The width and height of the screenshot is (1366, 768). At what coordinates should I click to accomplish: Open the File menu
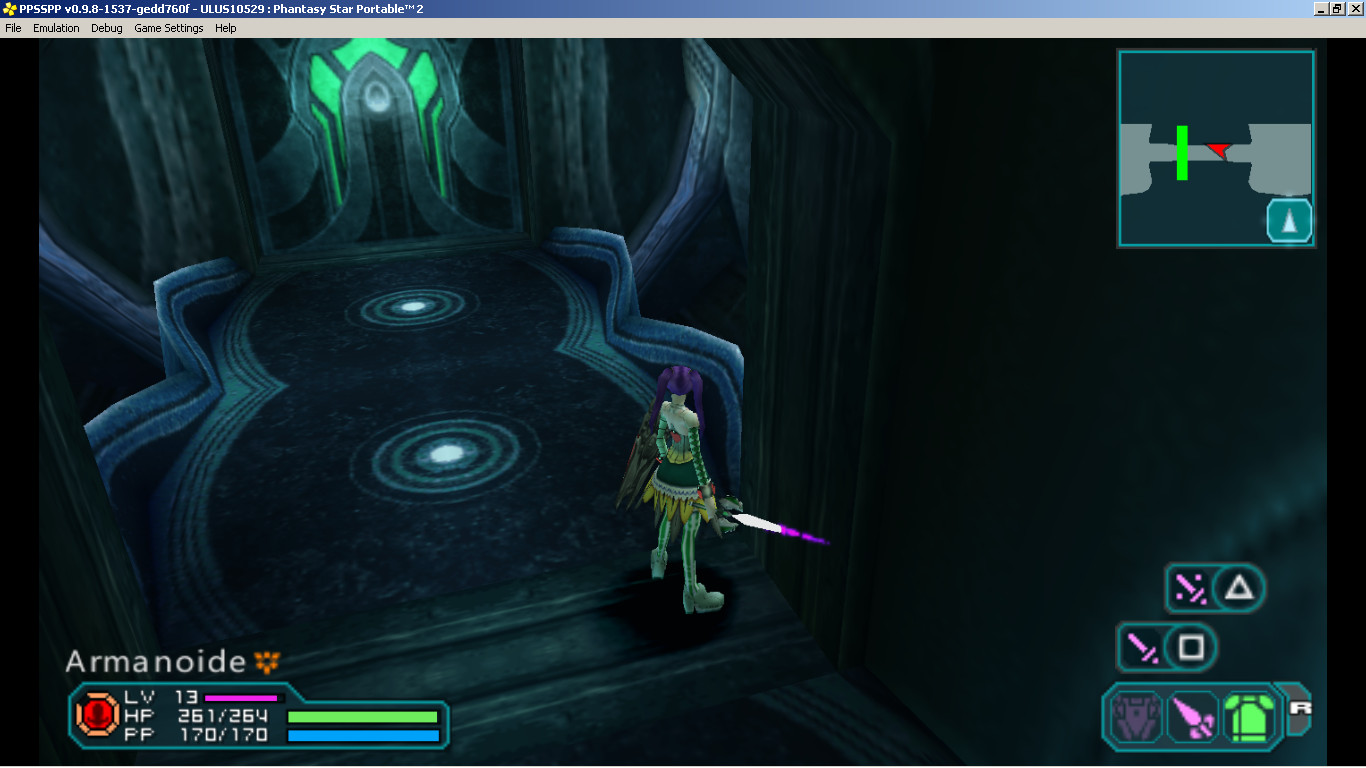pyautogui.click(x=13, y=28)
